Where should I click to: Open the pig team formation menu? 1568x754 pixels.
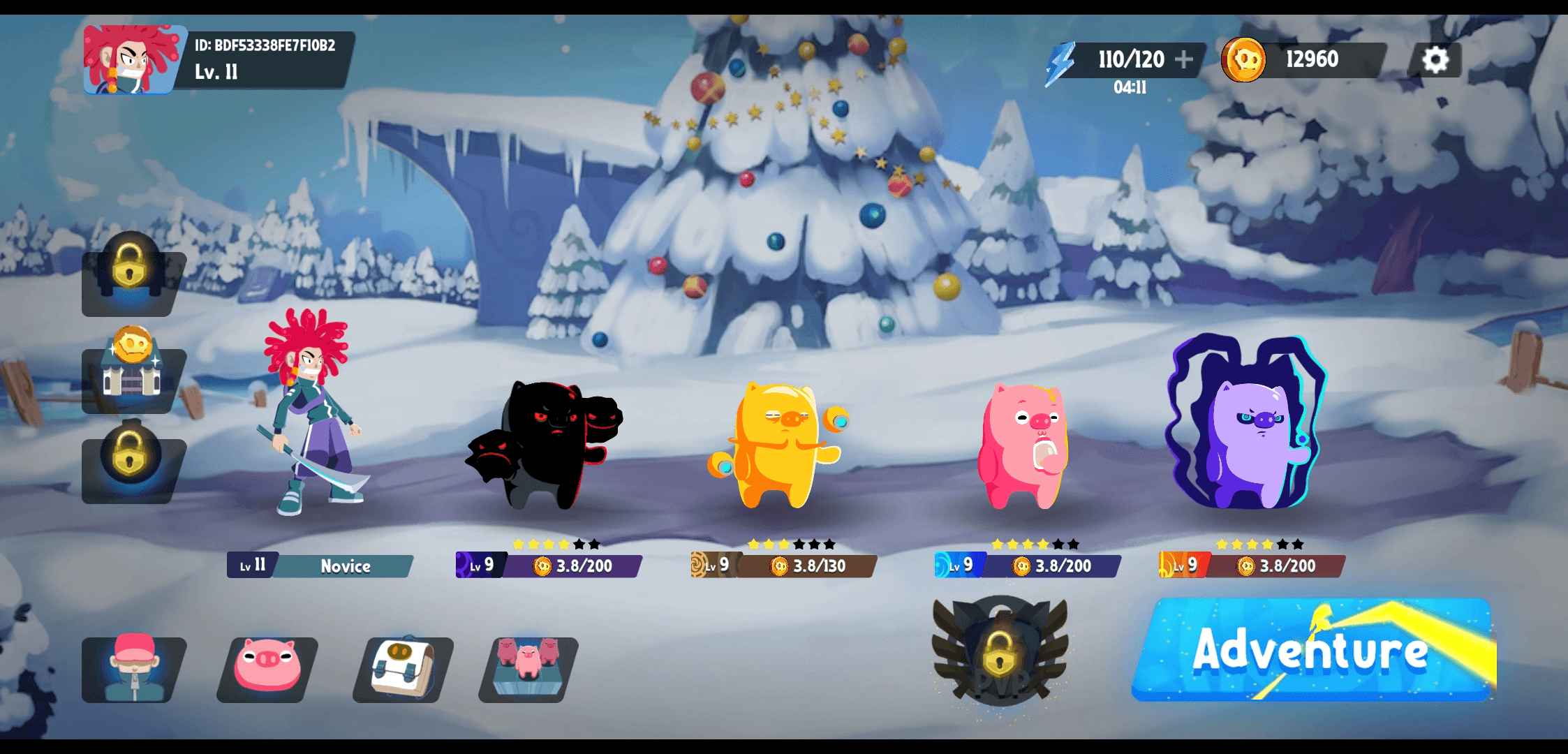click(528, 669)
